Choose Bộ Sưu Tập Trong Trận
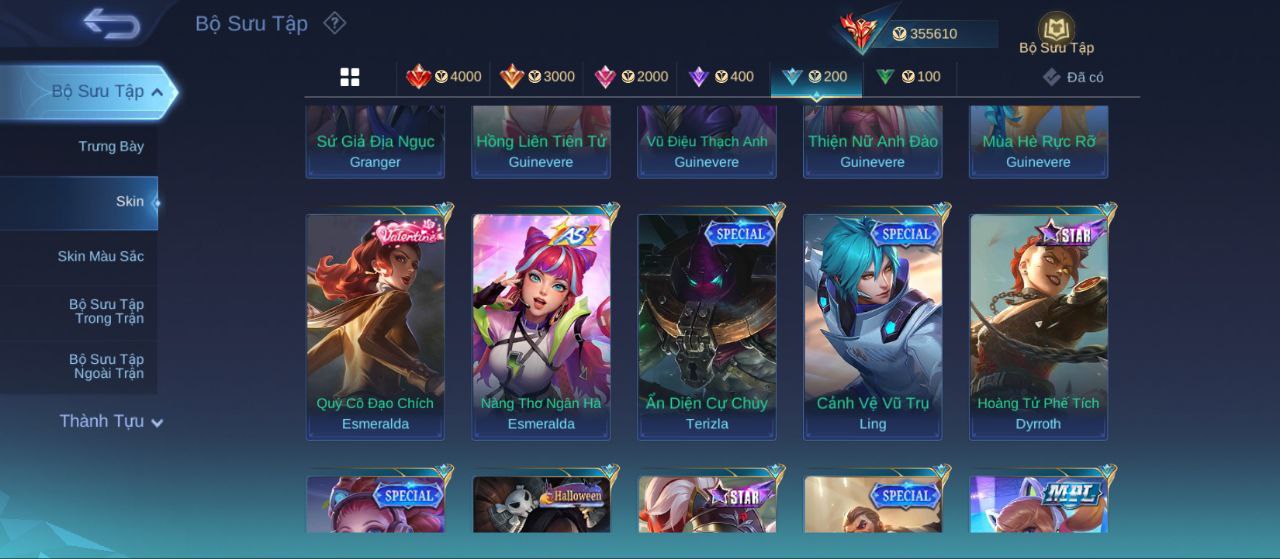The width and height of the screenshot is (1280, 559). (106, 312)
